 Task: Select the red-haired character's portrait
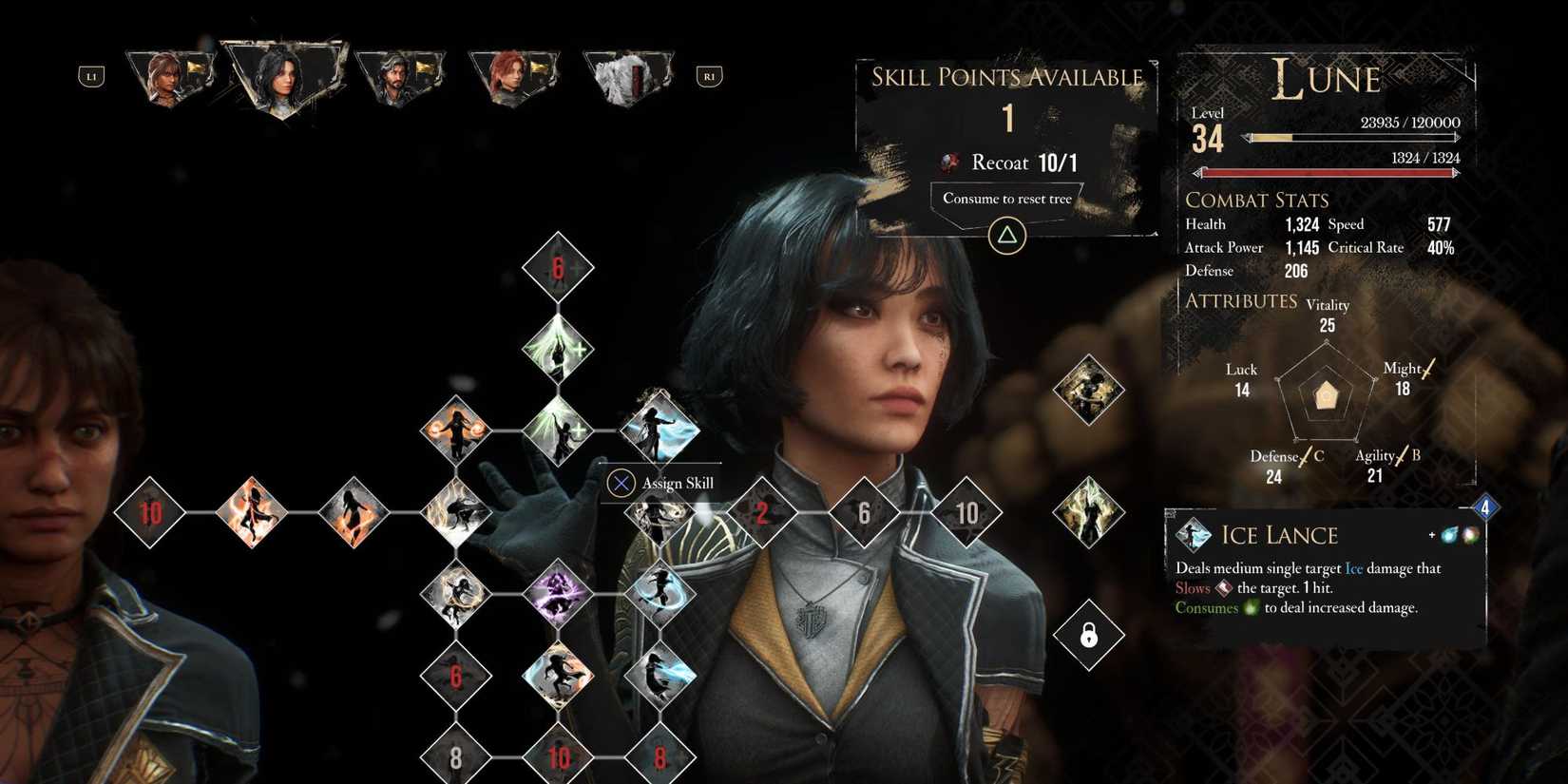pos(515,76)
